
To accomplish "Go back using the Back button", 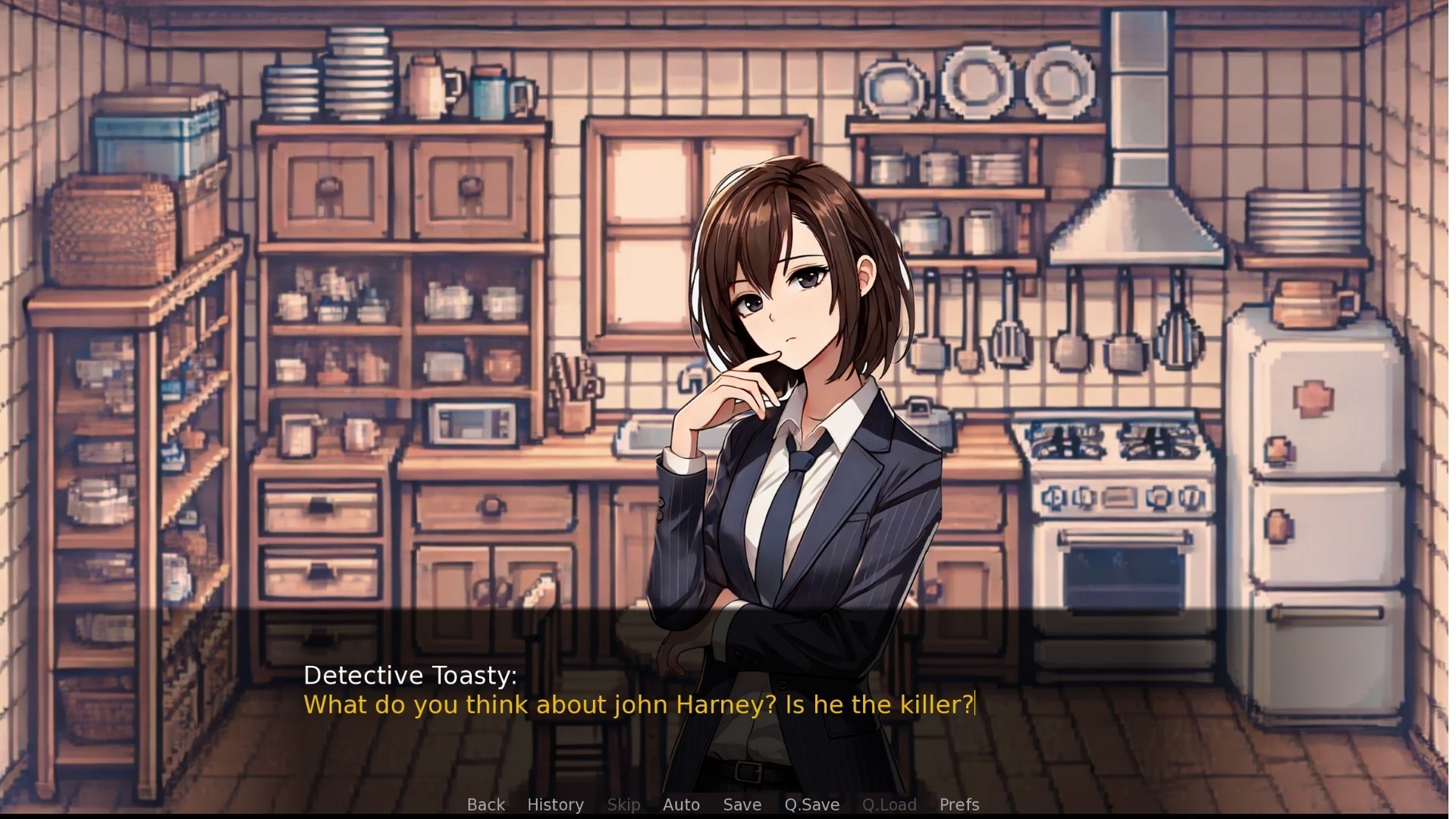I will (485, 805).
